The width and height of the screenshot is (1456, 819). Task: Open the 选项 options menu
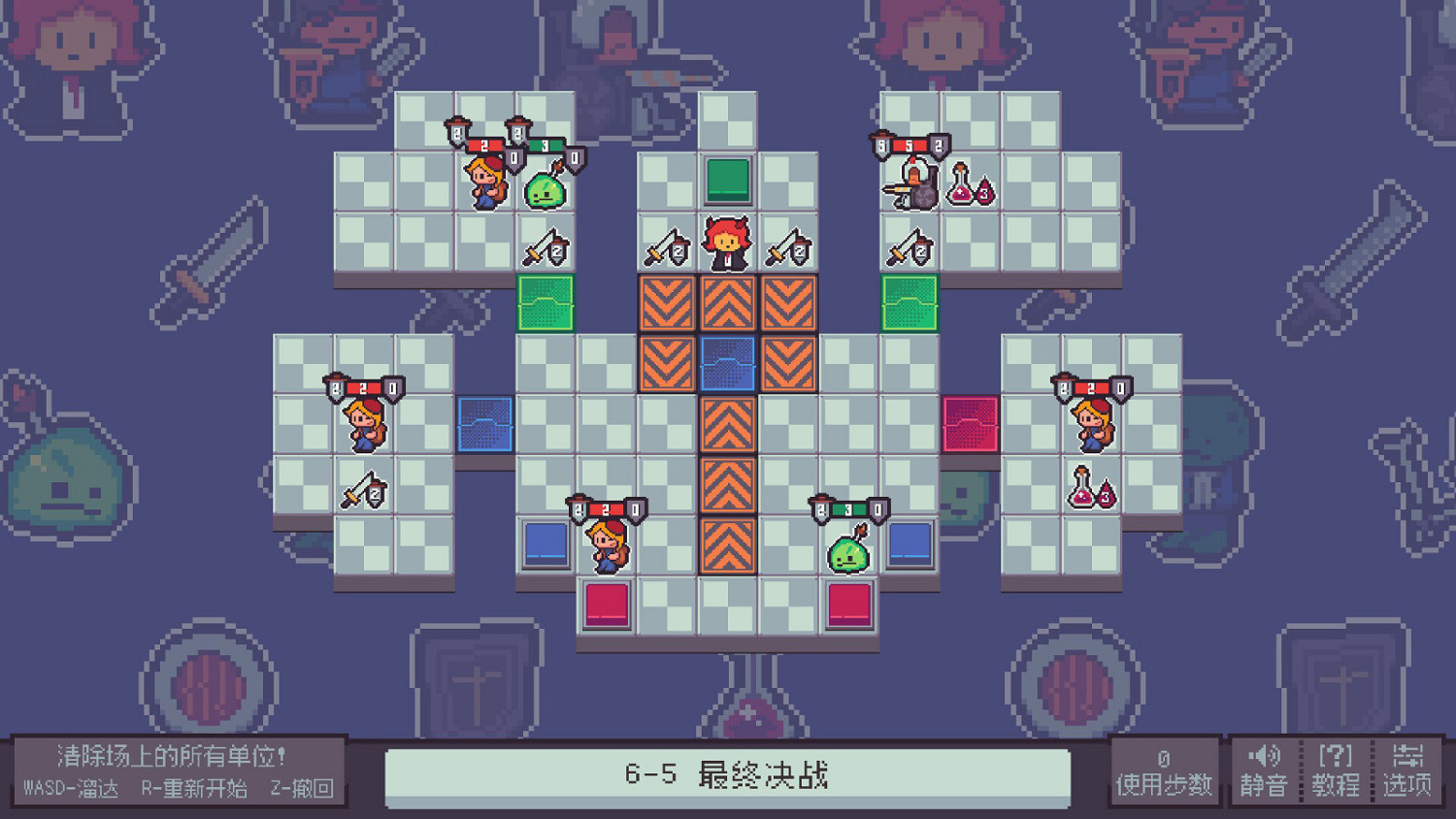pyautogui.click(x=1409, y=771)
